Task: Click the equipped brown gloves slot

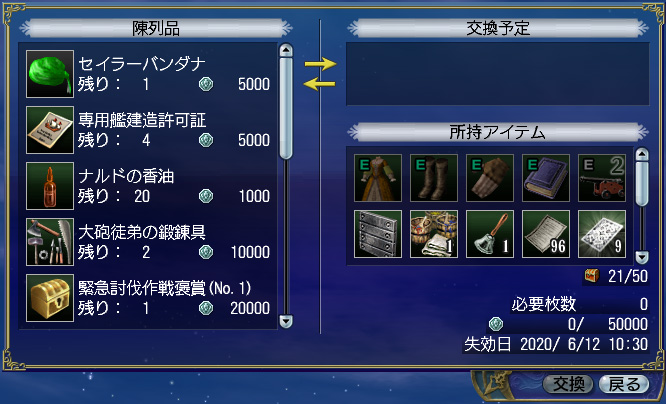Action: point(490,178)
